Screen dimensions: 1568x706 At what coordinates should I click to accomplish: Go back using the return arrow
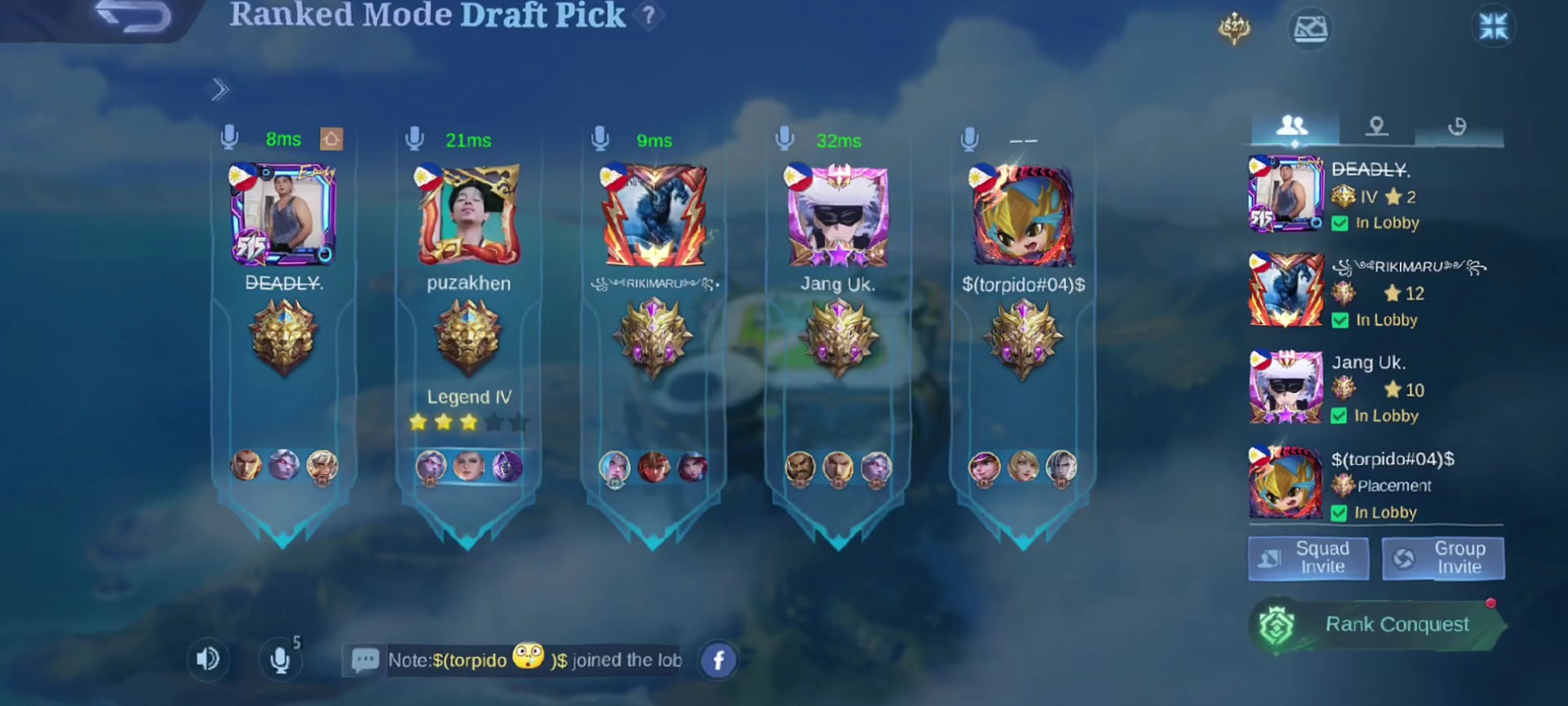133,16
